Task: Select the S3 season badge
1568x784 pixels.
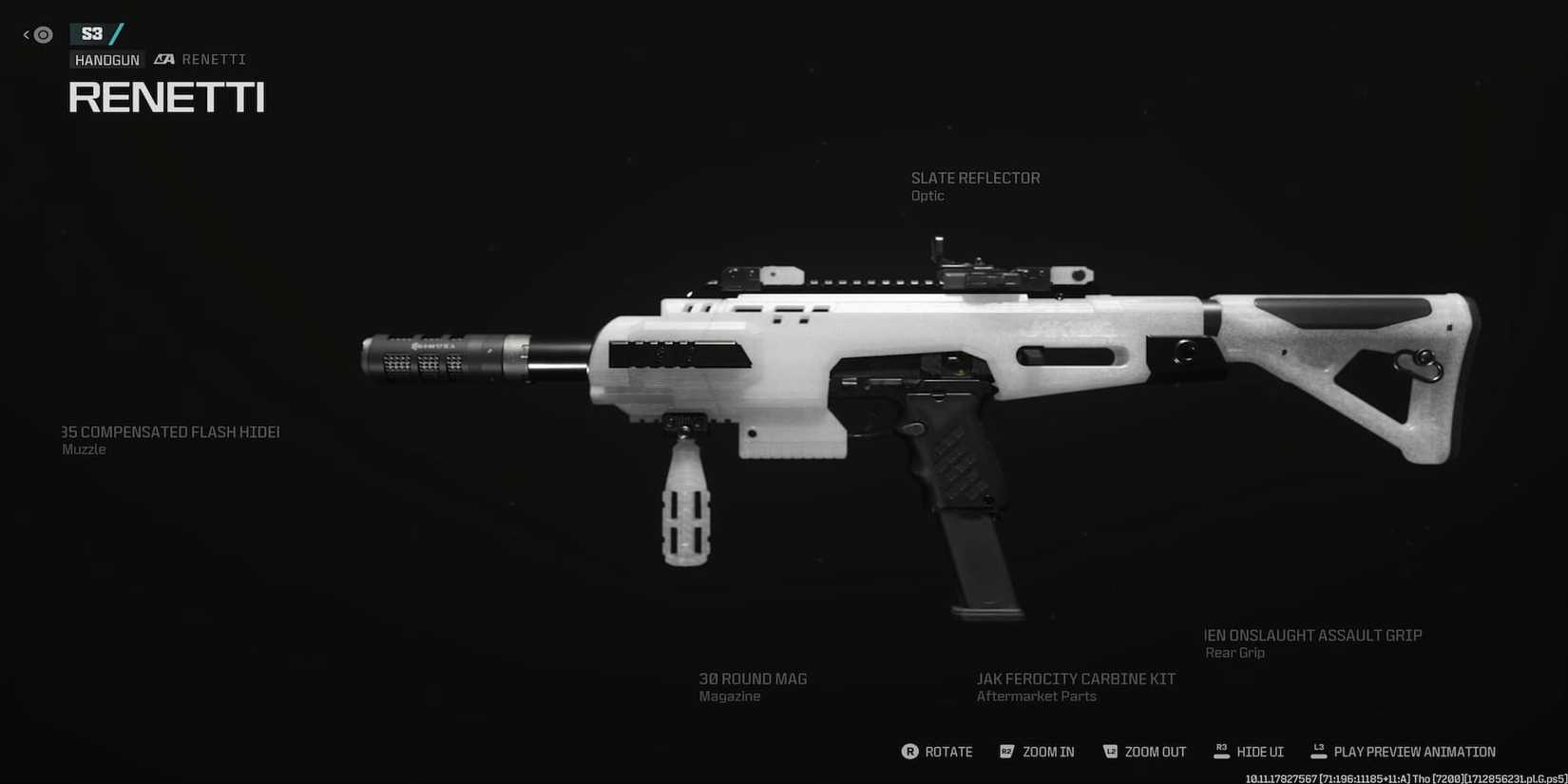Action: pyautogui.click(x=92, y=33)
